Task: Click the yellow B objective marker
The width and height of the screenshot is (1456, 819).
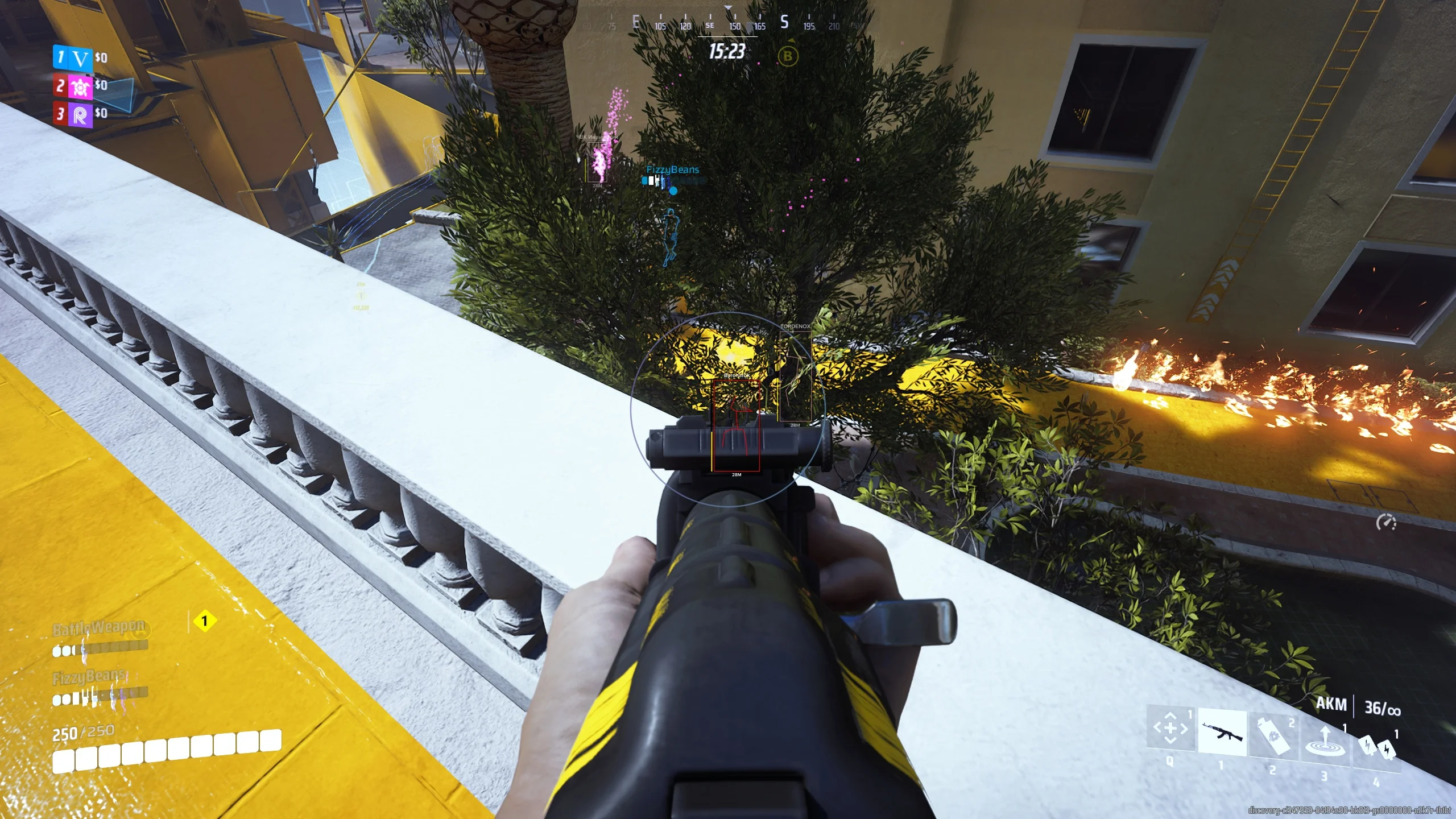Action: click(x=788, y=56)
